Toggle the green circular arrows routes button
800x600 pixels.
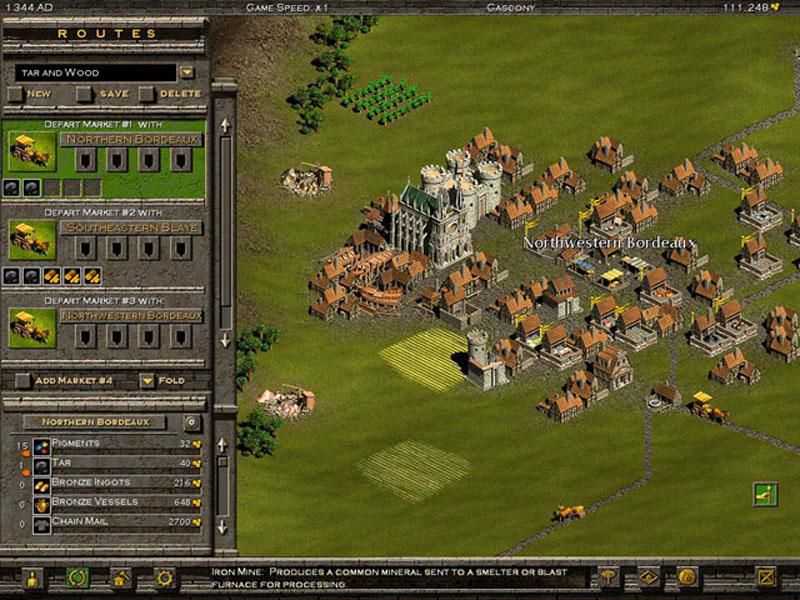pyautogui.click(x=75, y=578)
